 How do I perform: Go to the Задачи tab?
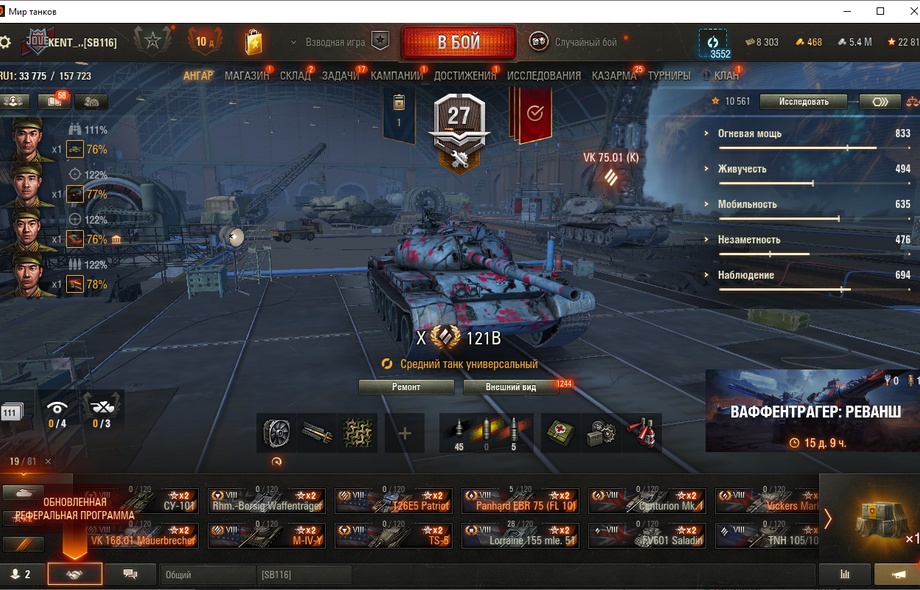[x=340, y=76]
